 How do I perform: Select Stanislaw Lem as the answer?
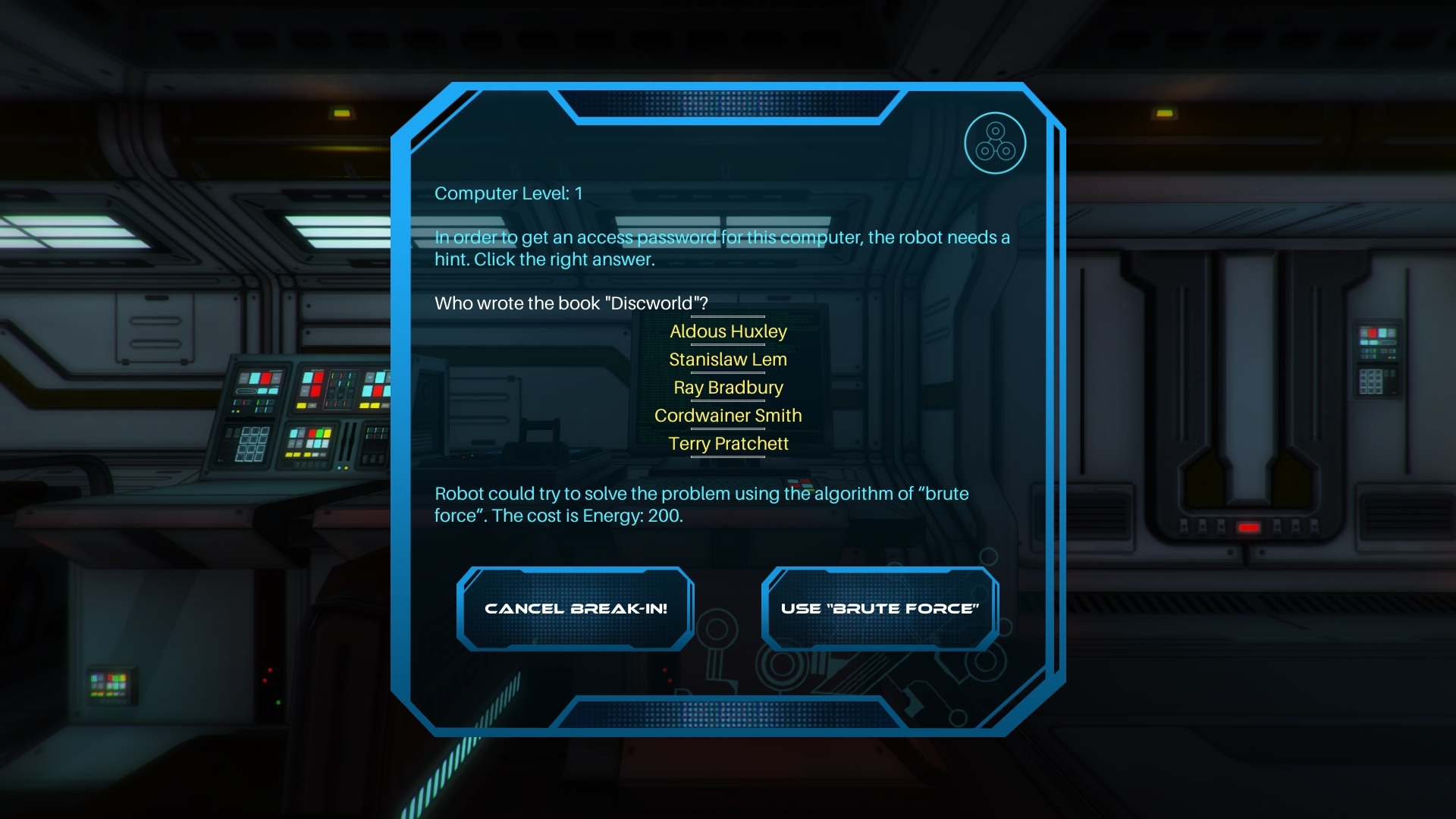(x=728, y=359)
